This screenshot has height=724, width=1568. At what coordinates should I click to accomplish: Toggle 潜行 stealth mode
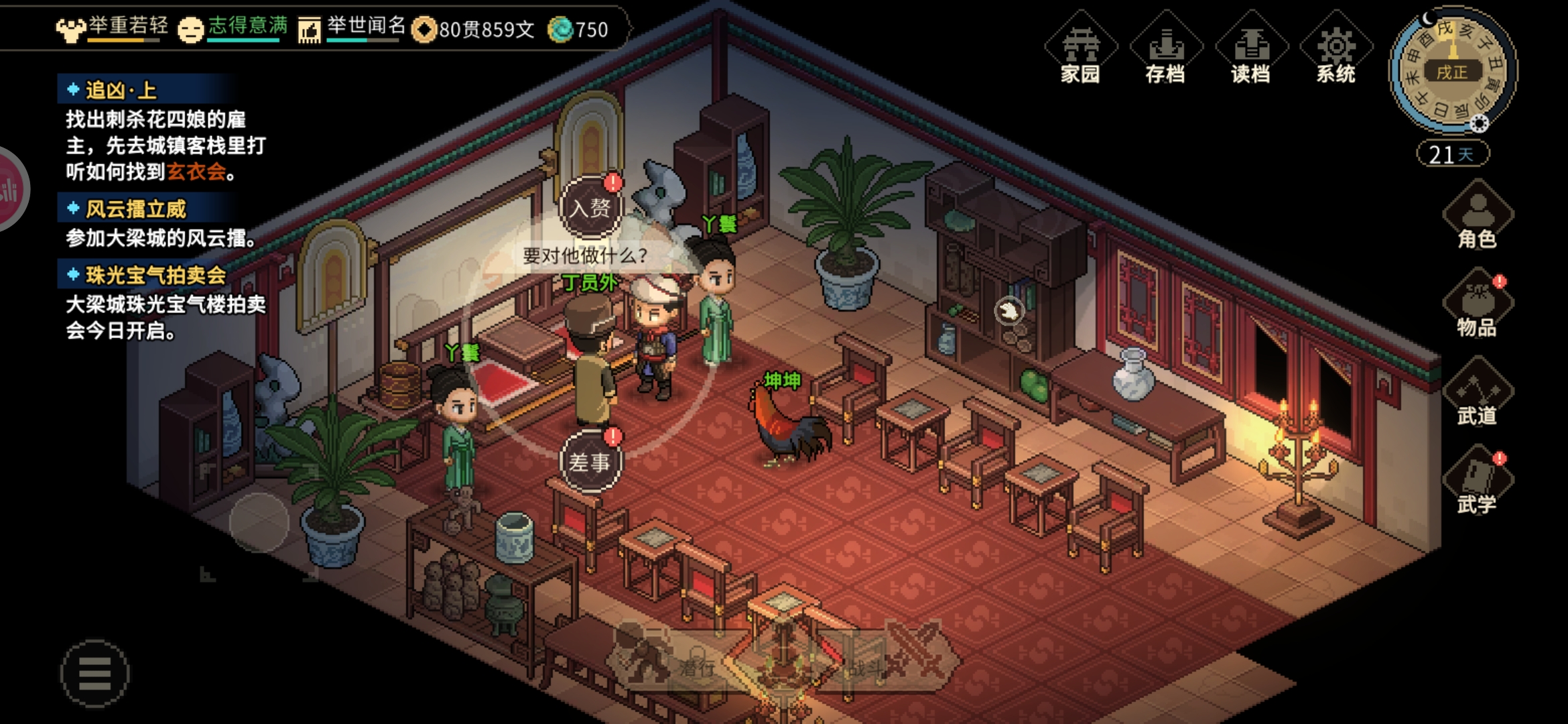[670, 660]
